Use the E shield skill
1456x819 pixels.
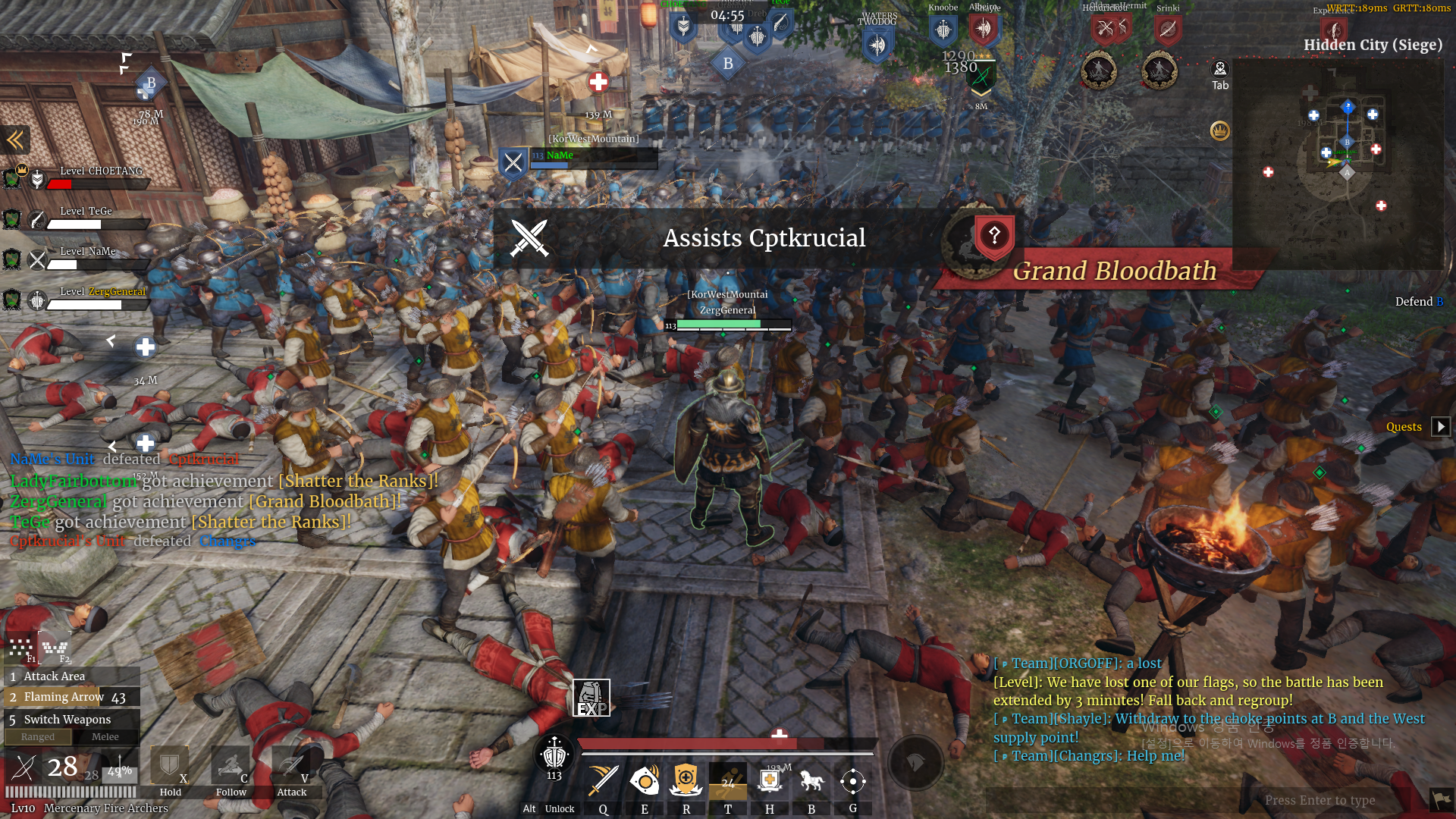coord(645,781)
